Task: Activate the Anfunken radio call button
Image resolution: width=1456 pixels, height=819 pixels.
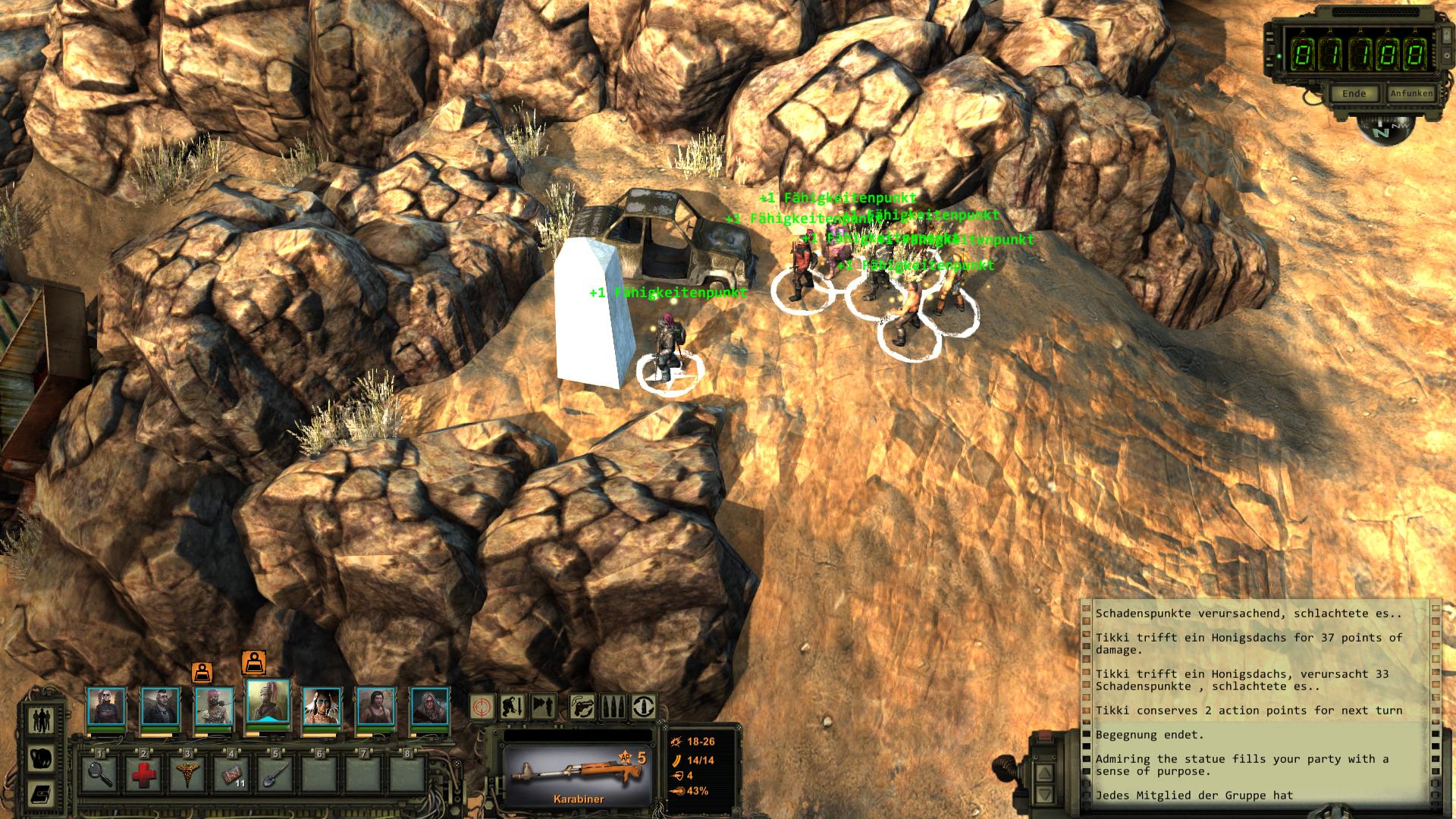Action: [x=1411, y=94]
